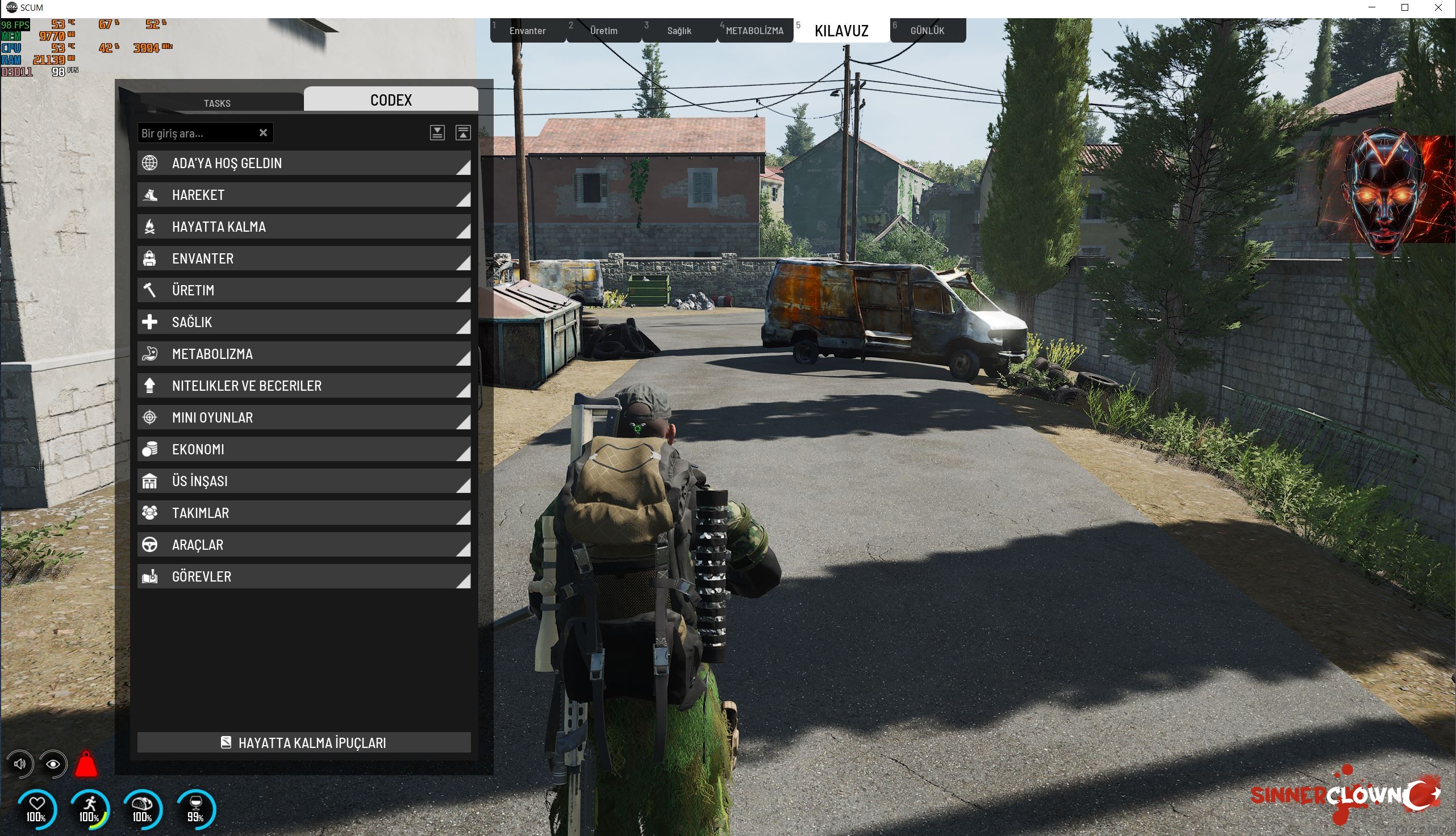Open the EKONOMİ codex entry

coord(304,449)
